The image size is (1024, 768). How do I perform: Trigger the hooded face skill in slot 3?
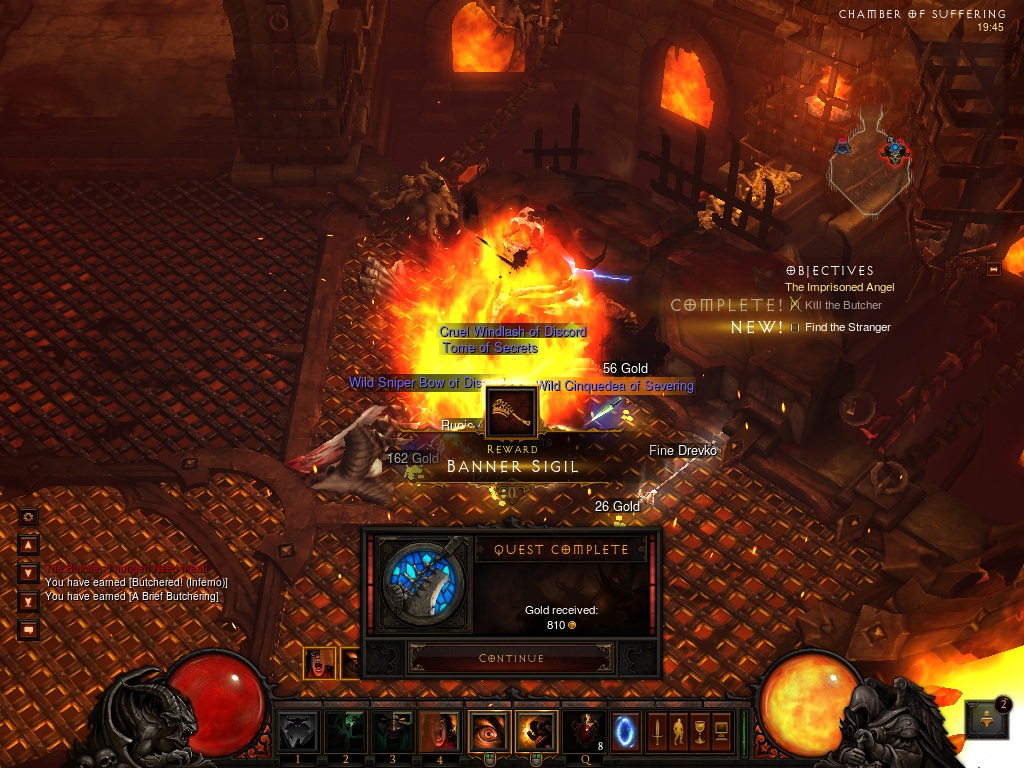click(392, 732)
